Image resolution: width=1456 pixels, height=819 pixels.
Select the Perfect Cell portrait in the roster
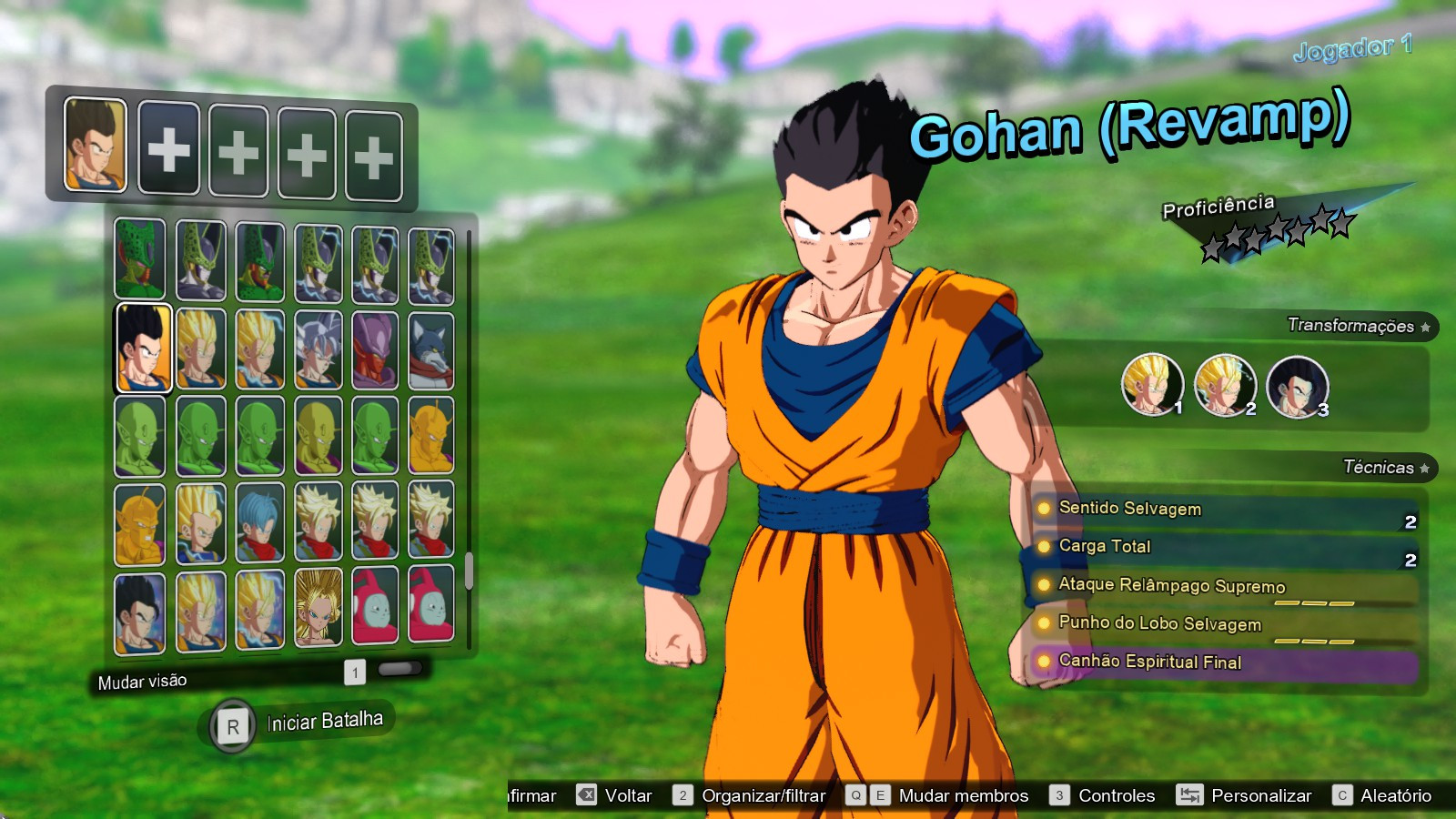pyautogui.click(x=203, y=258)
